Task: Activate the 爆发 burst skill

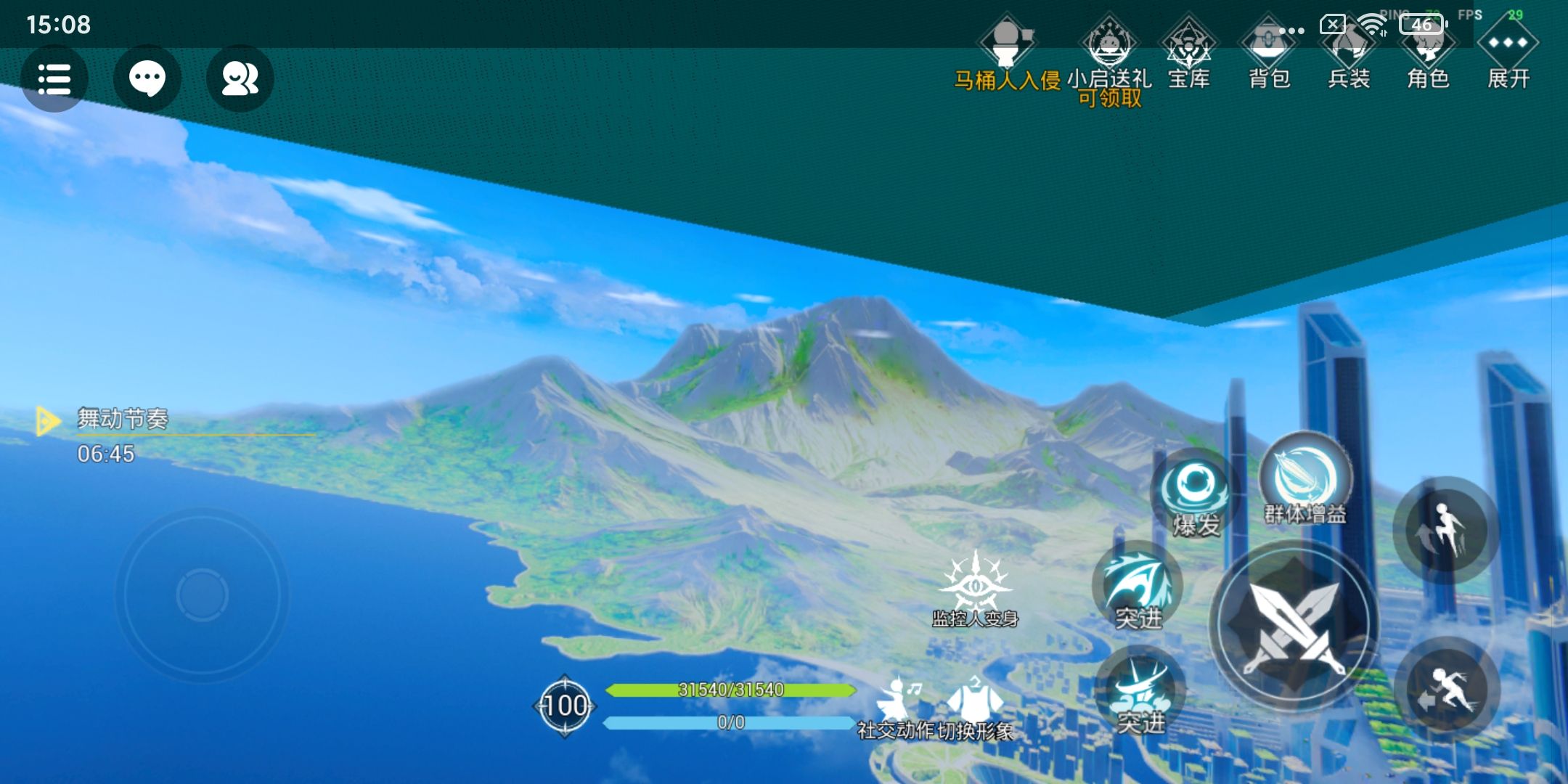Action: click(1194, 494)
